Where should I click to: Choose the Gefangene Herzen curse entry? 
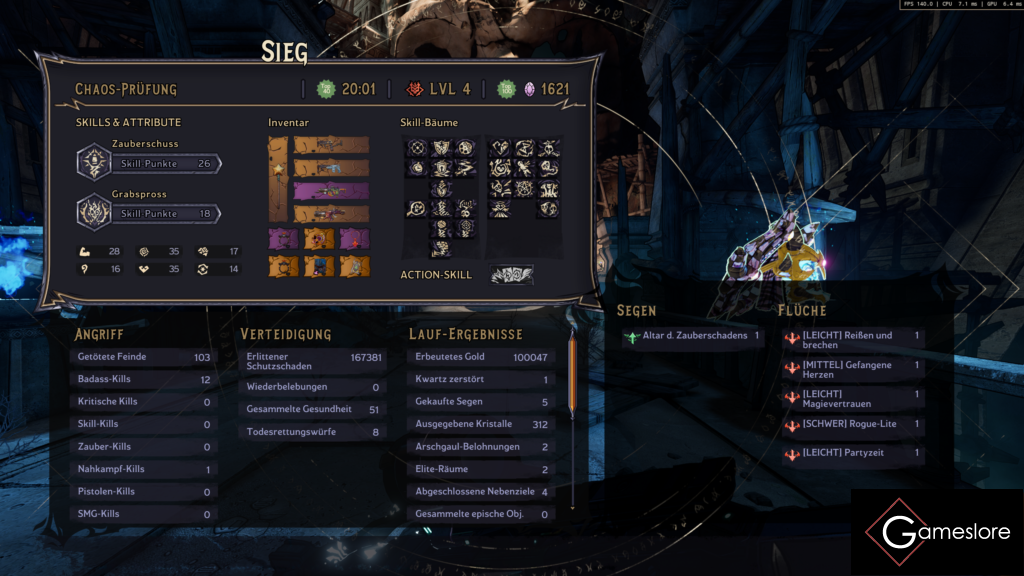[x=852, y=369]
